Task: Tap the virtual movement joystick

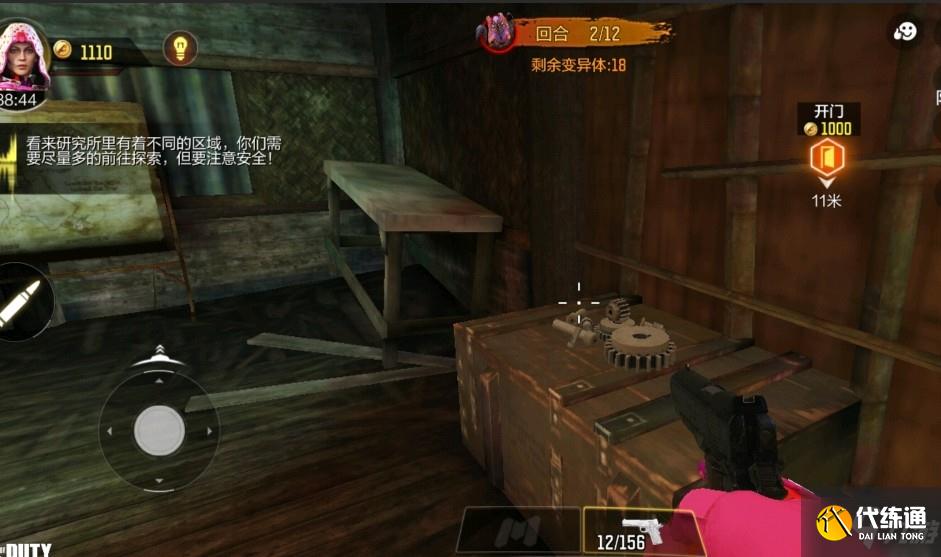Action: tap(159, 430)
